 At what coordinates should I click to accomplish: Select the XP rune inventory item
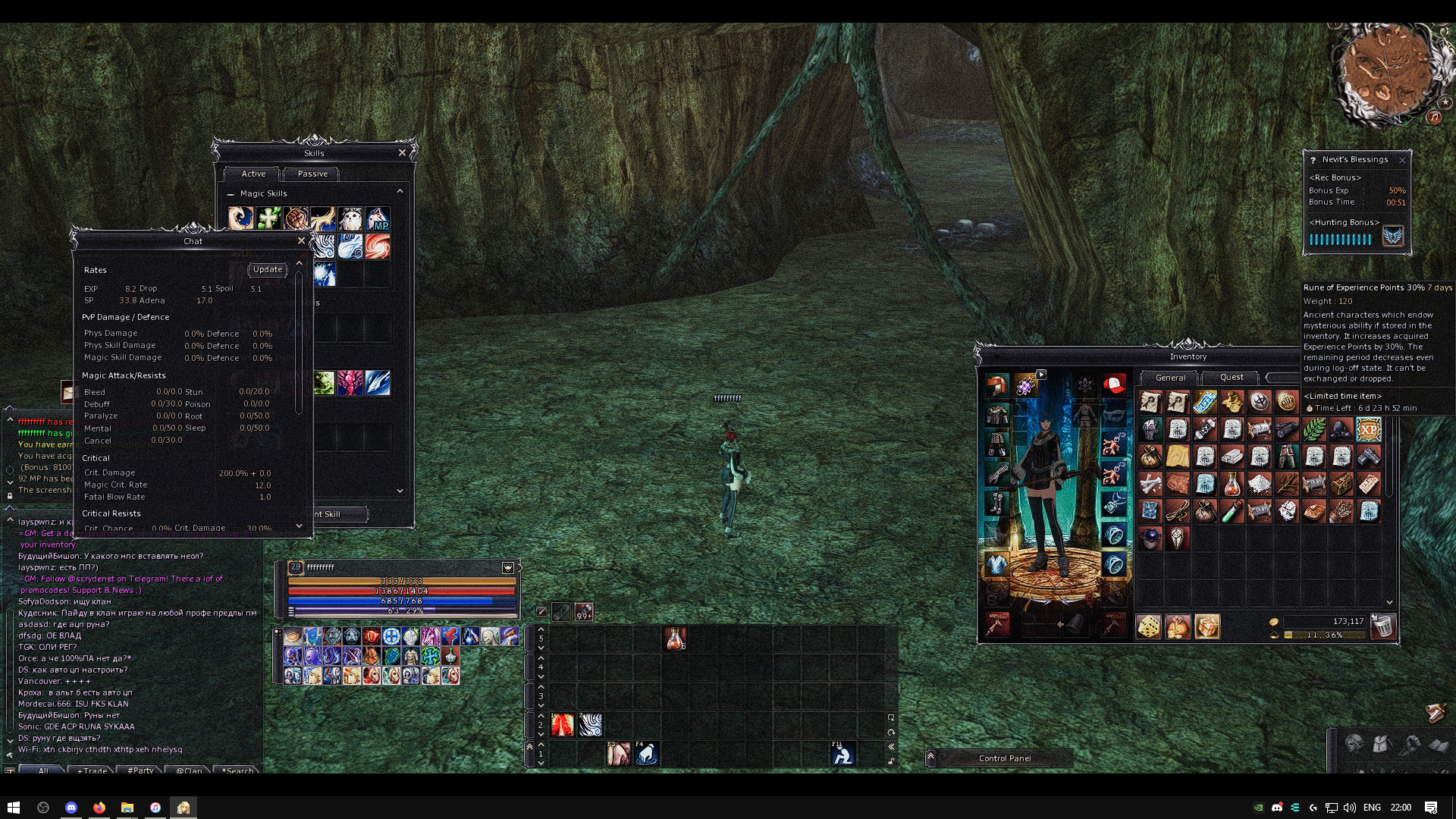point(1368,430)
